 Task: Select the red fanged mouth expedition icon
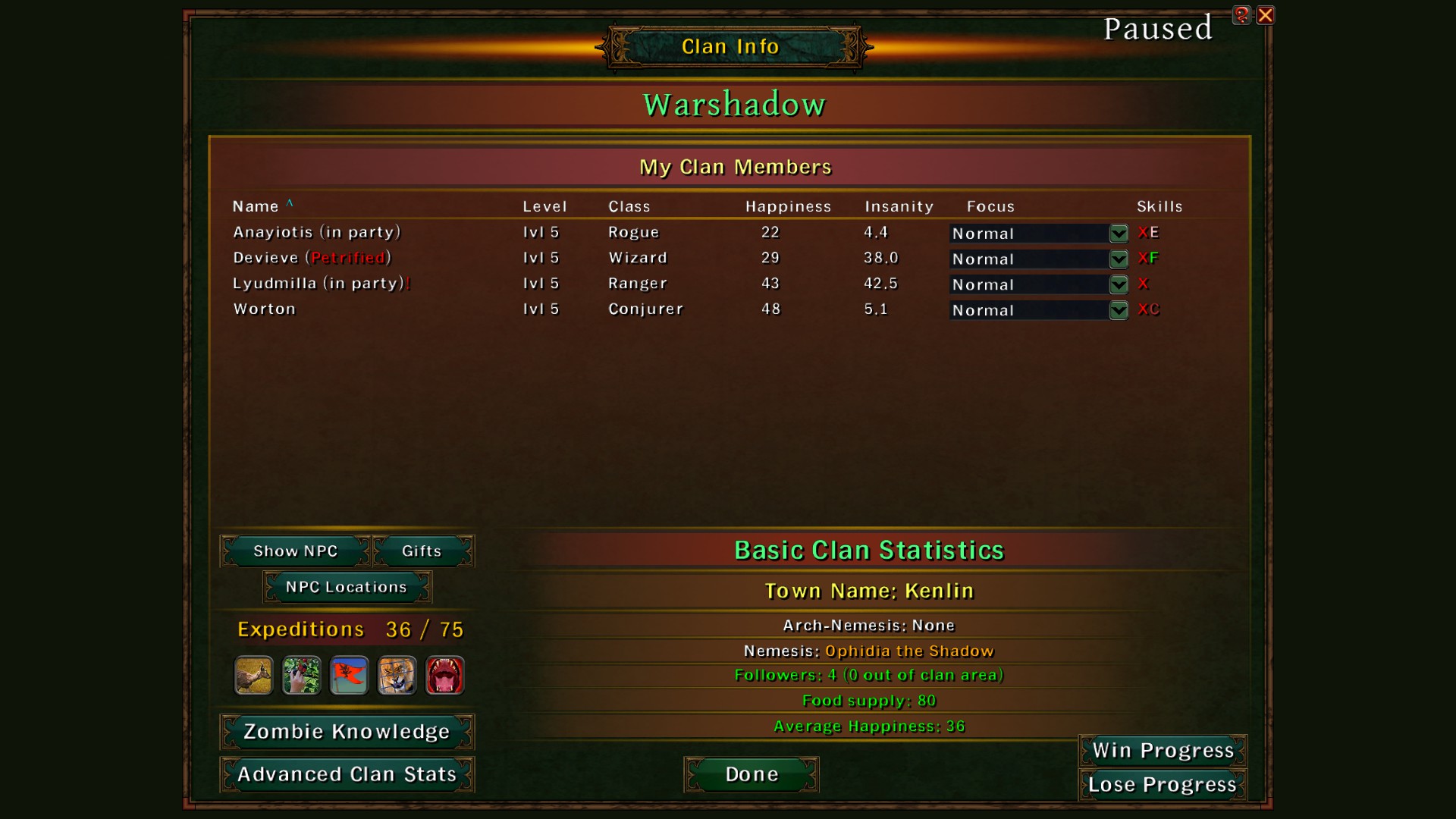444,676
